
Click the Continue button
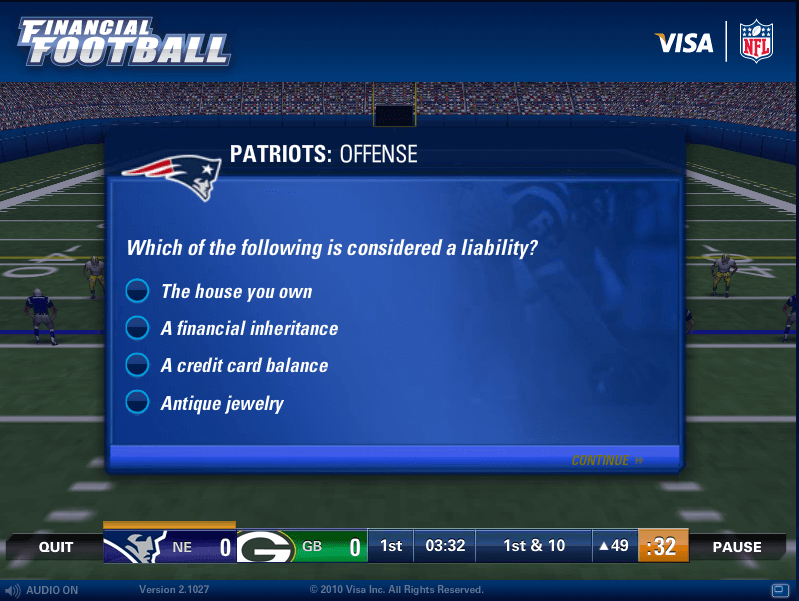click(607, 461)
